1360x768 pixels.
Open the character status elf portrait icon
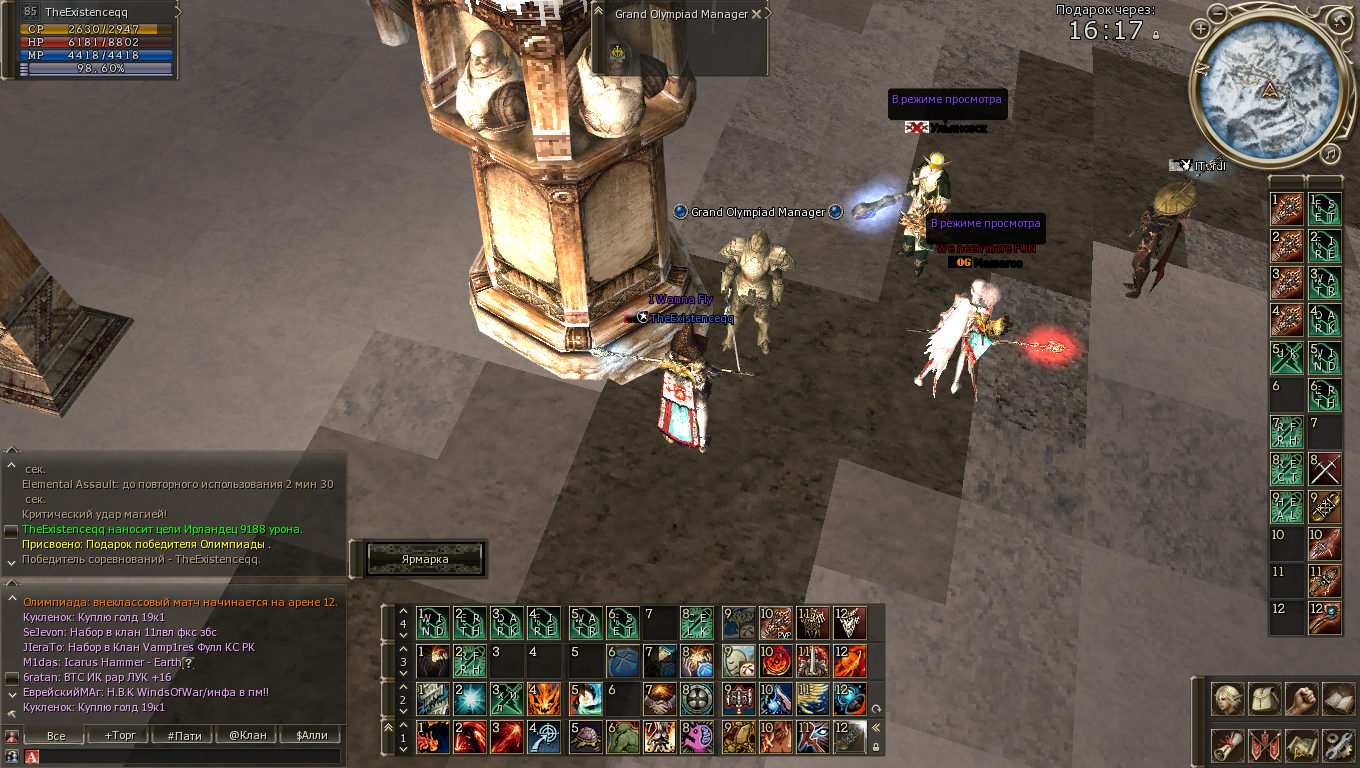point(1228,699)
